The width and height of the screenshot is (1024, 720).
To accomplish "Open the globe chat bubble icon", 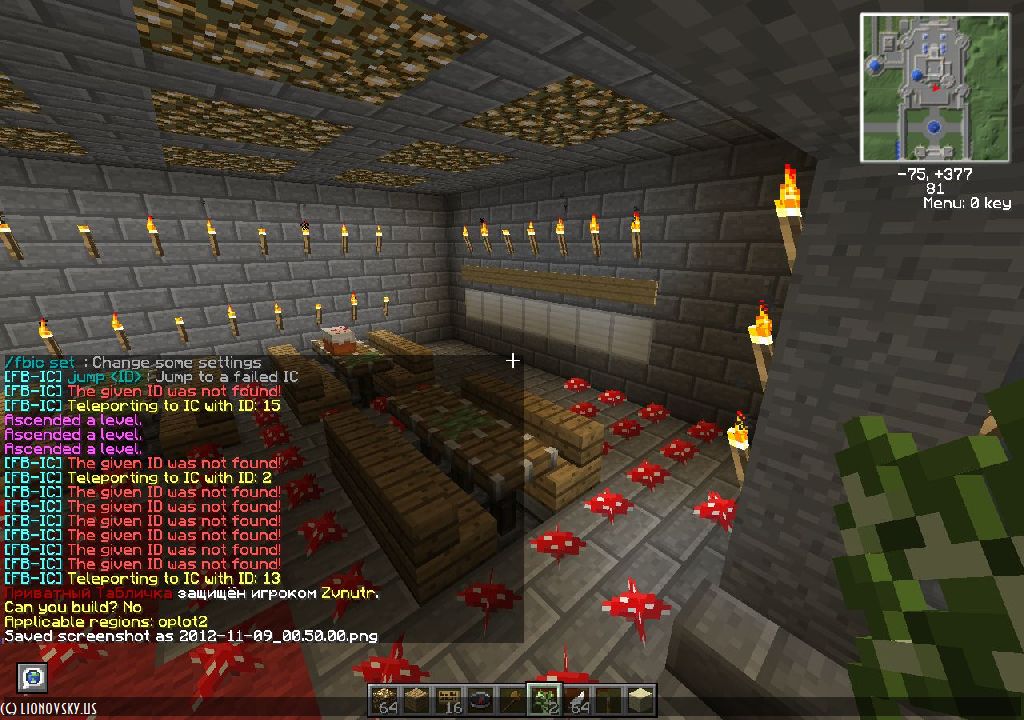I will coord(33,677).
